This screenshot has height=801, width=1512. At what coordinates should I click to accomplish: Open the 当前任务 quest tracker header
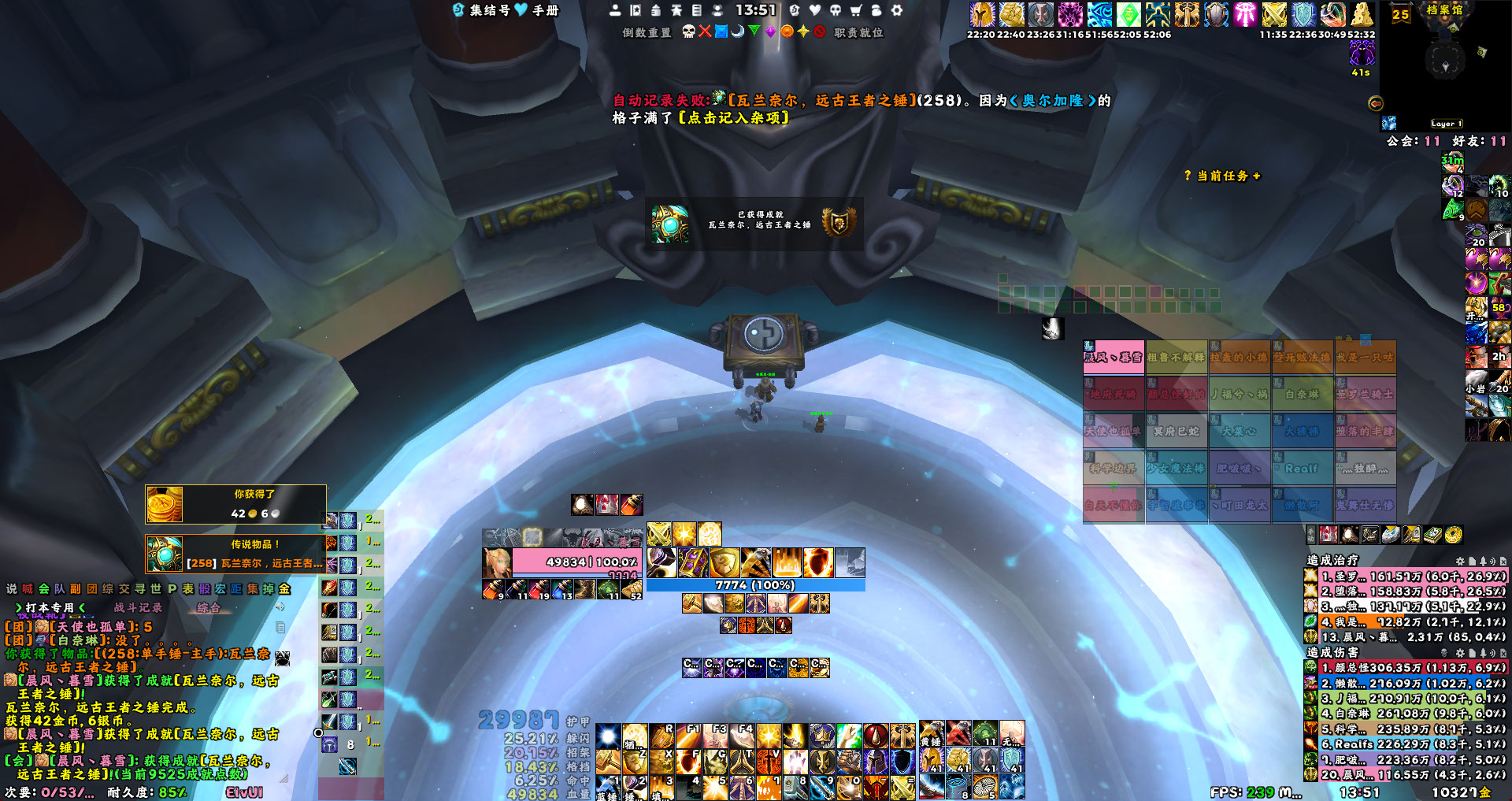tap(1222, 176)
